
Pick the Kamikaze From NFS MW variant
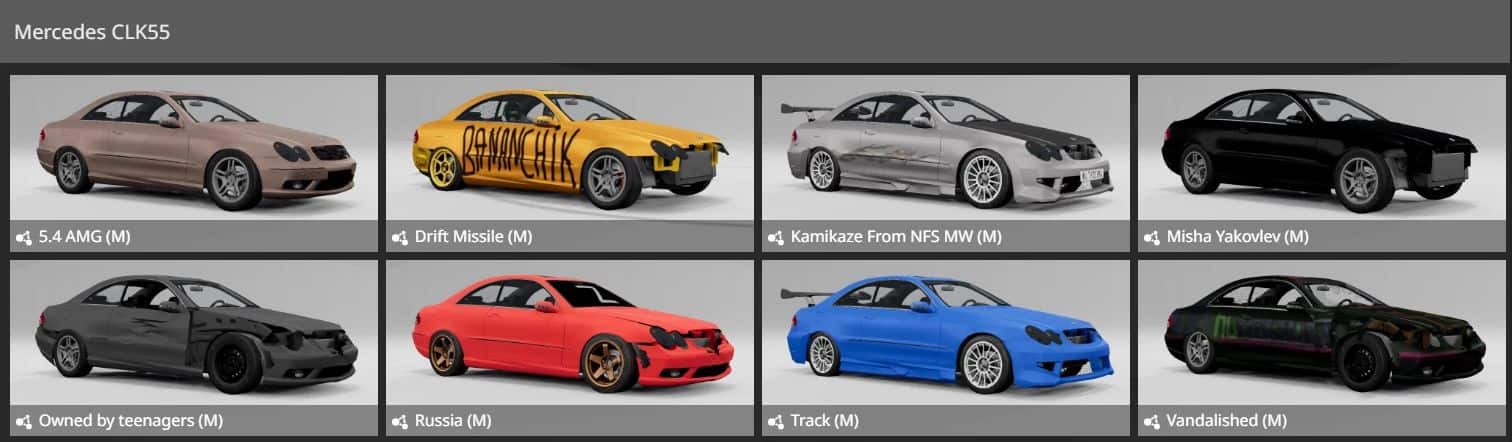(x=945, y=162)
